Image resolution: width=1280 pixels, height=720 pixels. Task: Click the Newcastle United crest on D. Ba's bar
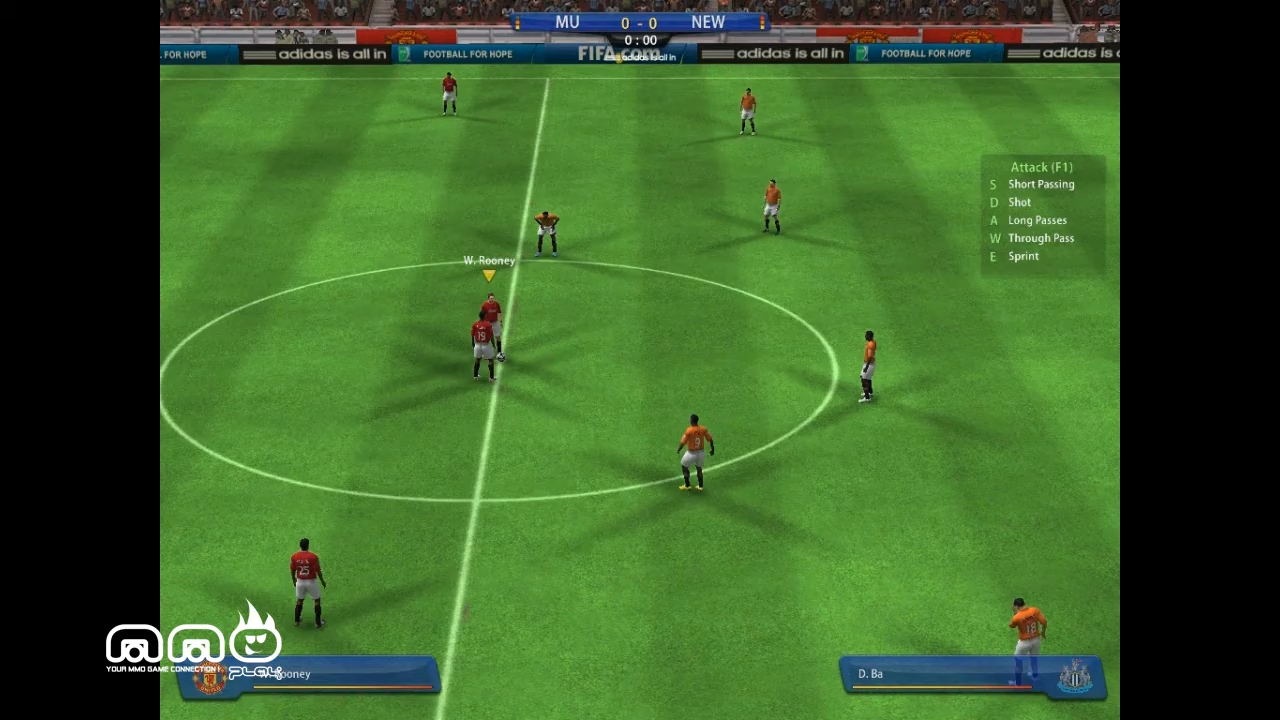coord(1073,677)
